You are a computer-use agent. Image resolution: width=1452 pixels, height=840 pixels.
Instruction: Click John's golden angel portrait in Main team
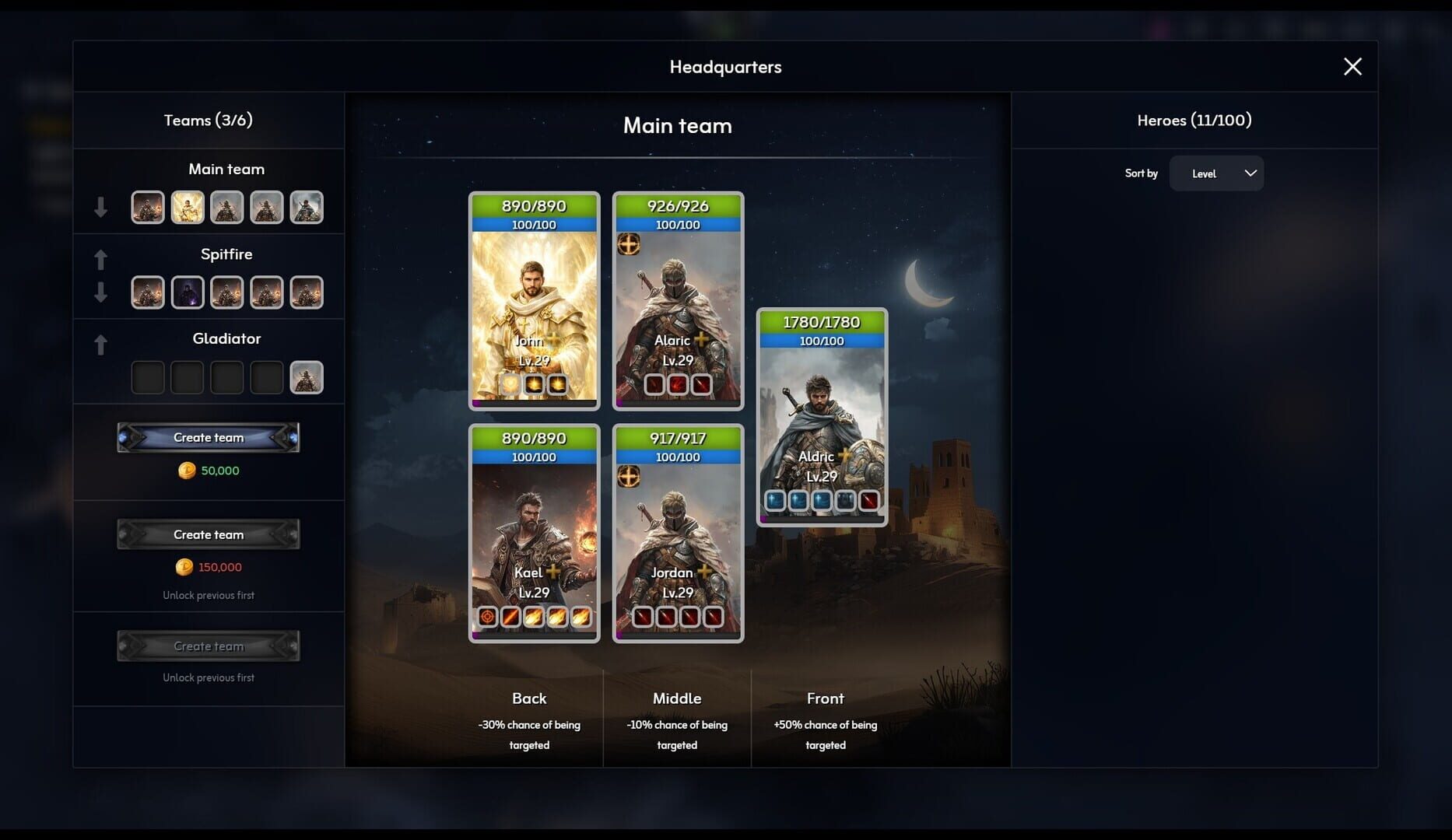pos(187,207)
